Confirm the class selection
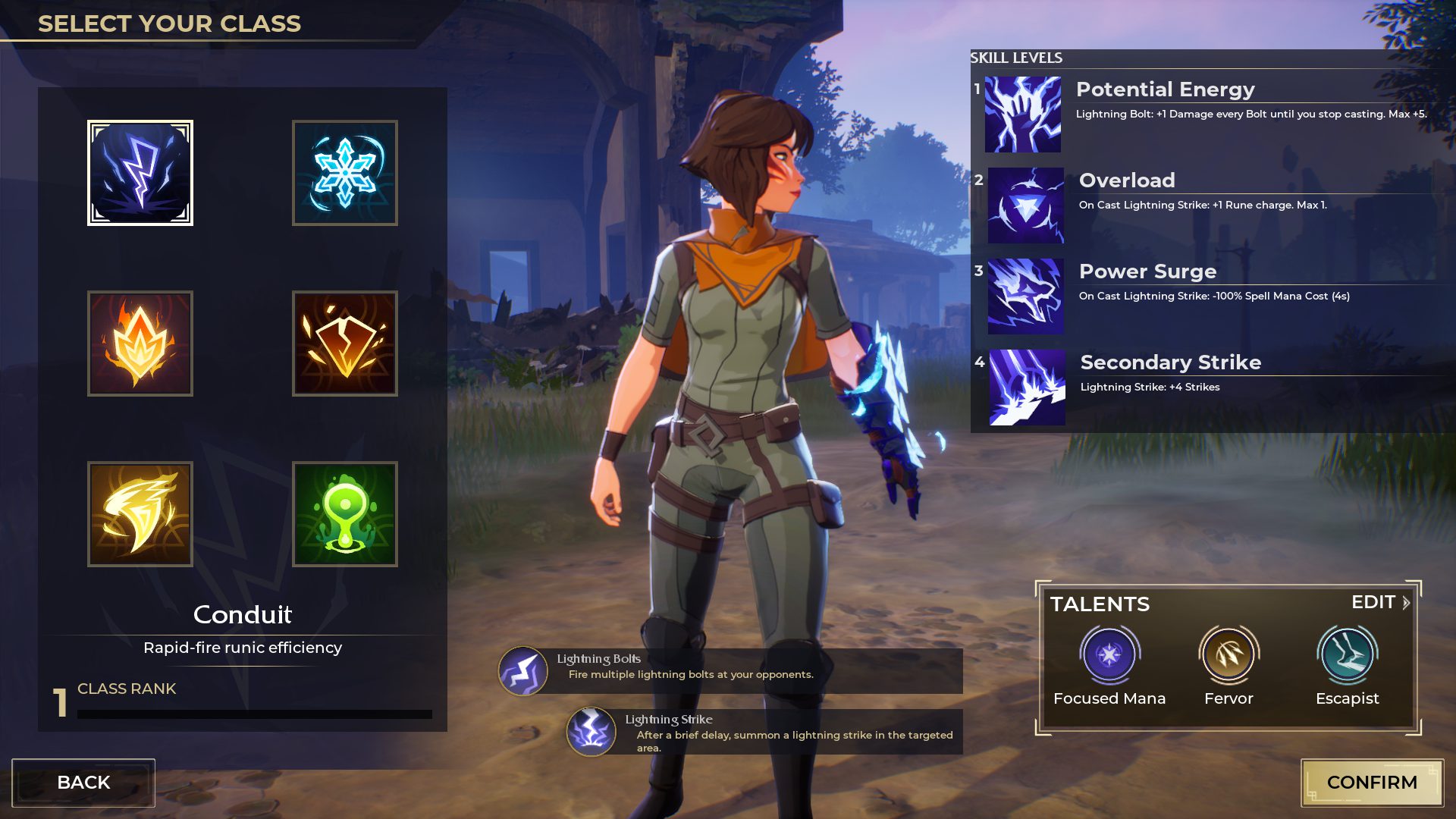The image size is (1456, 819). pyautogui.click(x=1372, y=783)
